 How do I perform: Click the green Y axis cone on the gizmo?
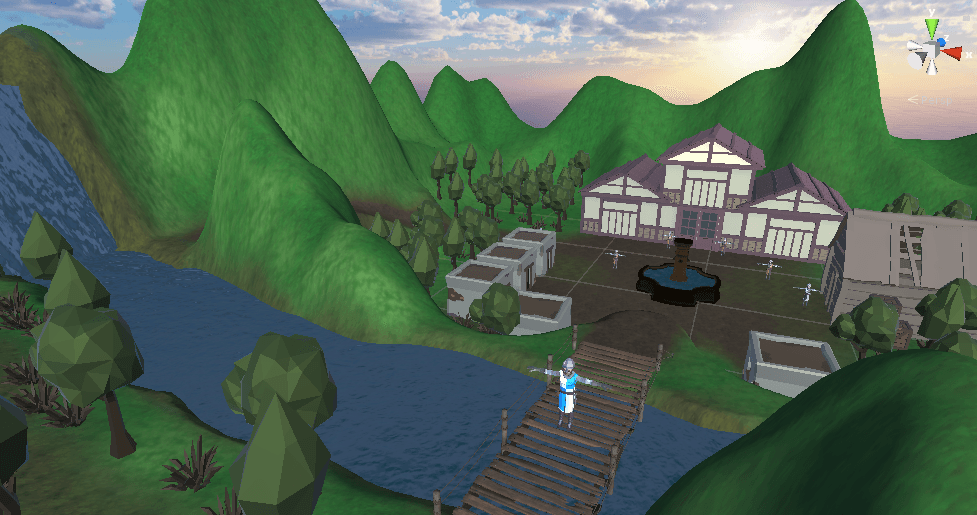point(931,25)
